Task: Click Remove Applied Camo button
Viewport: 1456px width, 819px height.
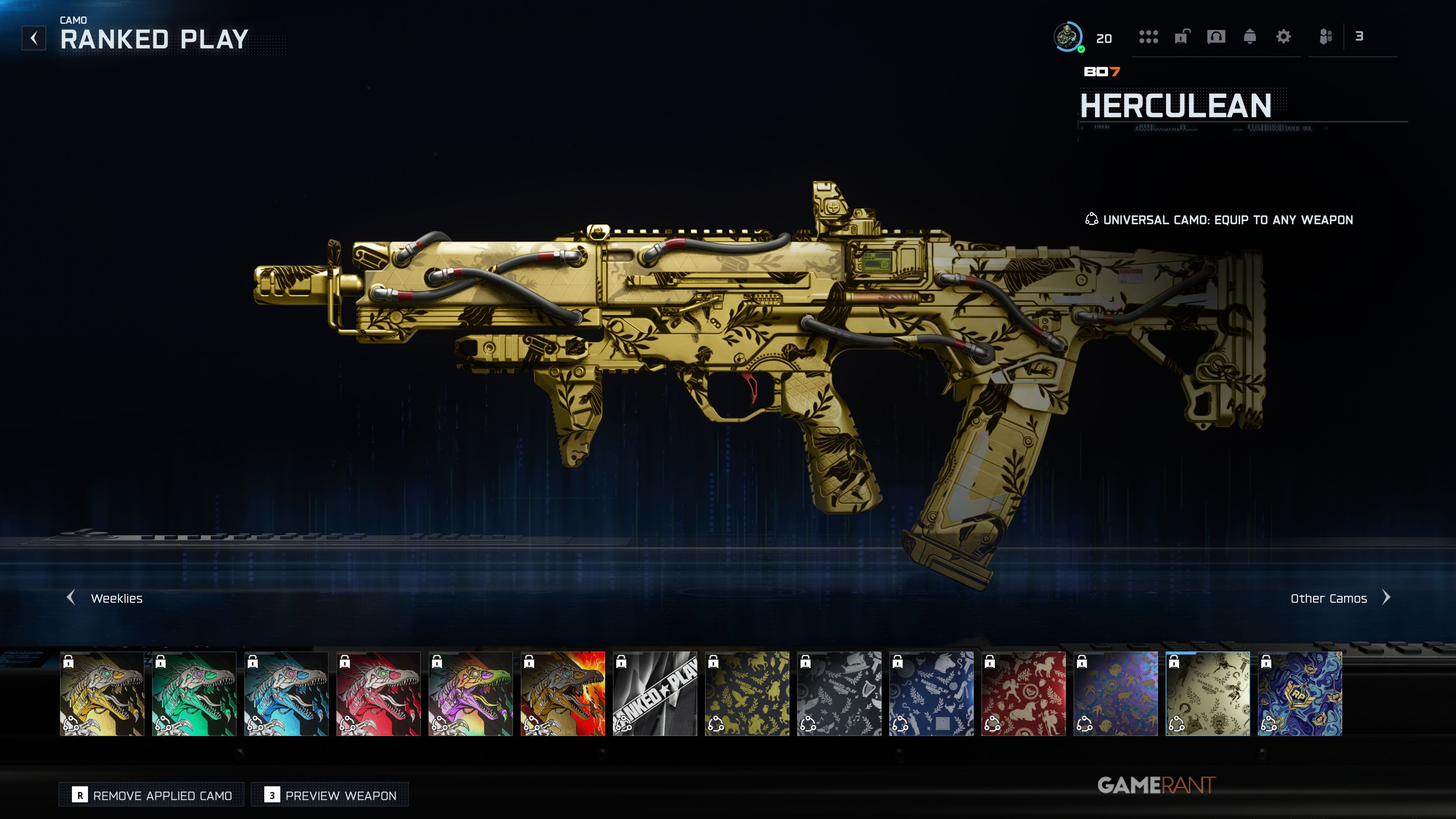Action: (x=152, y=795)
